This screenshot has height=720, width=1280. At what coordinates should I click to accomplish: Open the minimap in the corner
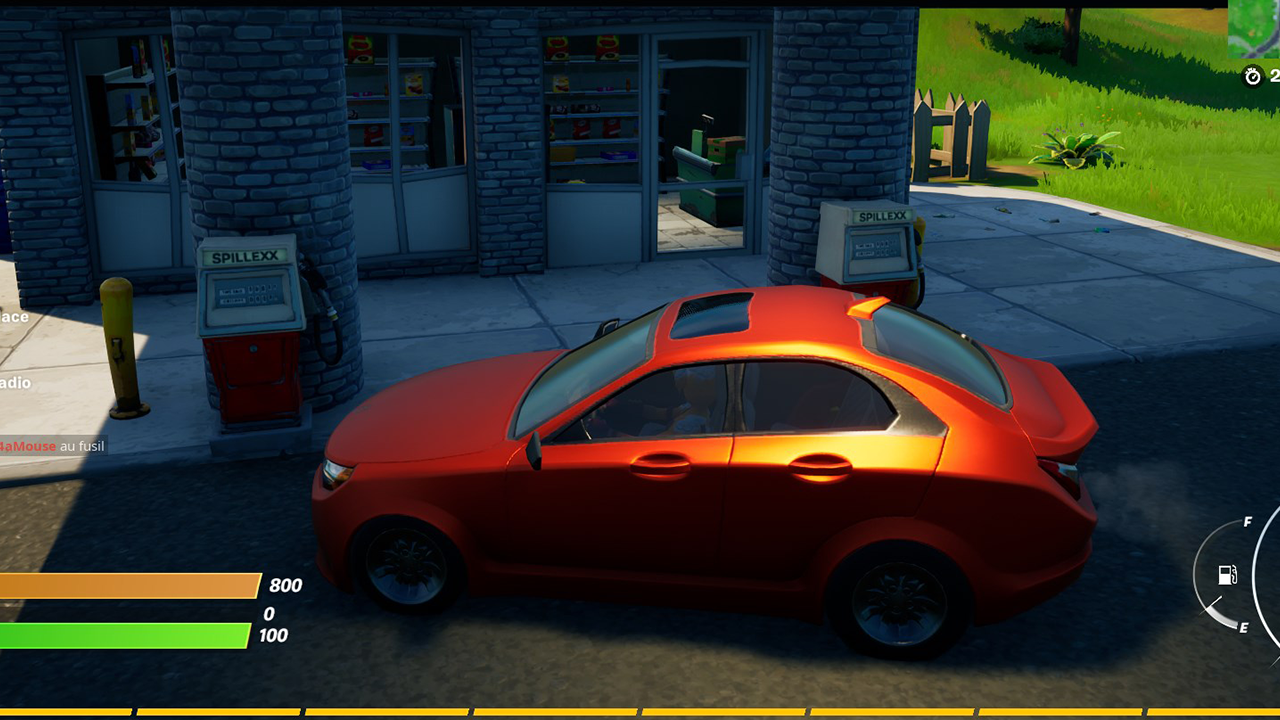(x=1256, y=28)
